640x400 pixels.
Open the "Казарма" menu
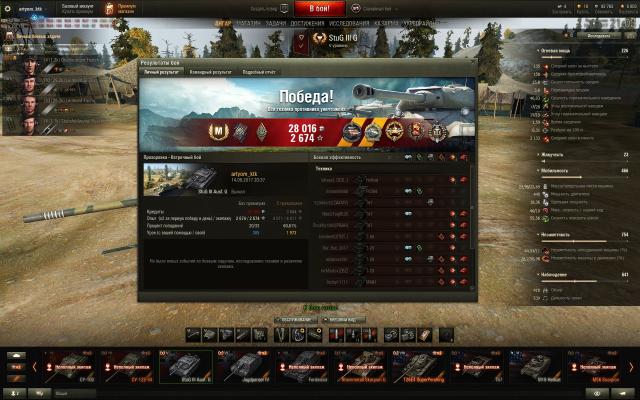tap(385, 21)
